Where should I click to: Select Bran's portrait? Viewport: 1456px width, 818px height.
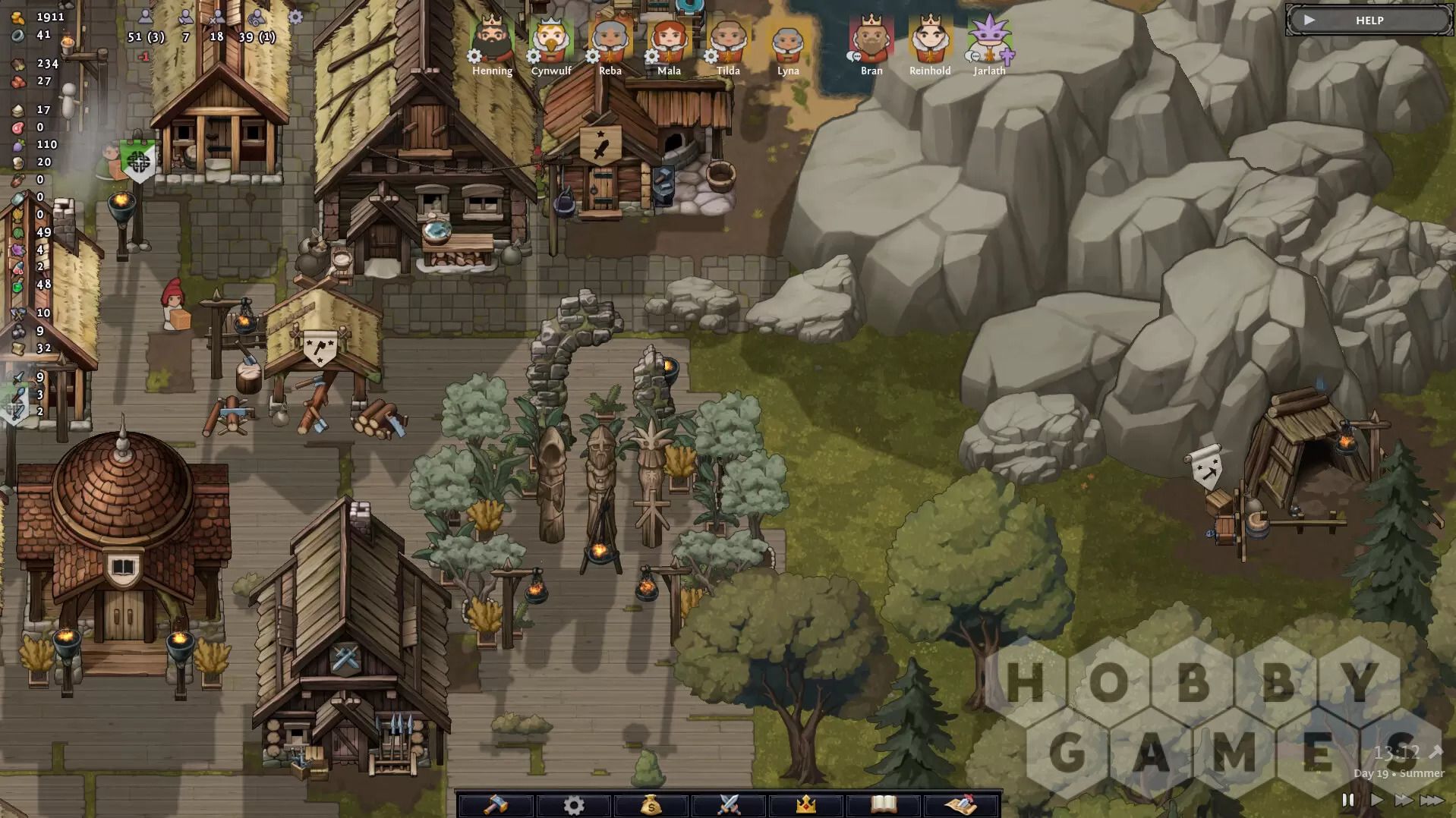coord(871,39)
